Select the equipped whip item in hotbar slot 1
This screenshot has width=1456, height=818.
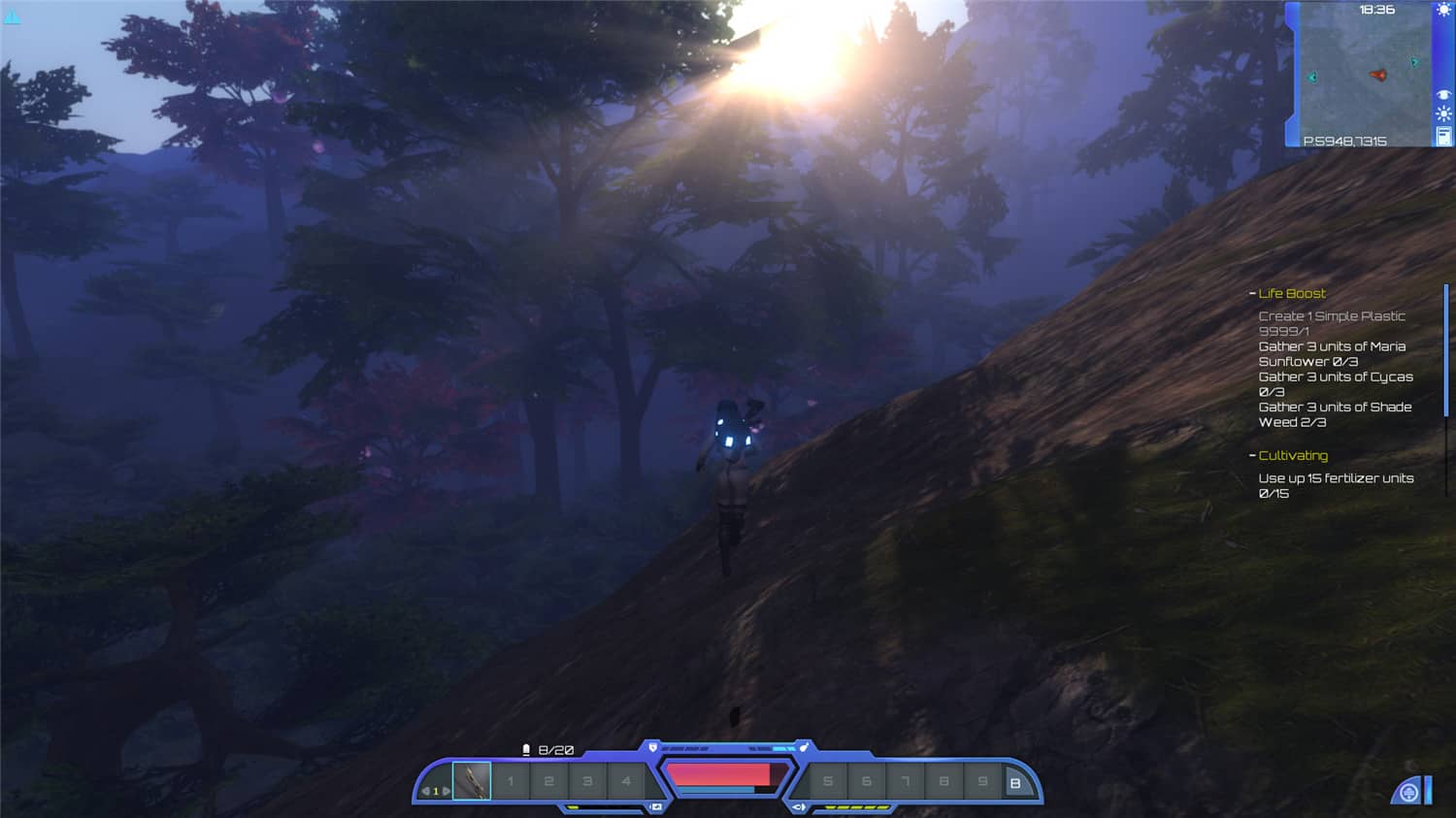(472, 781)
